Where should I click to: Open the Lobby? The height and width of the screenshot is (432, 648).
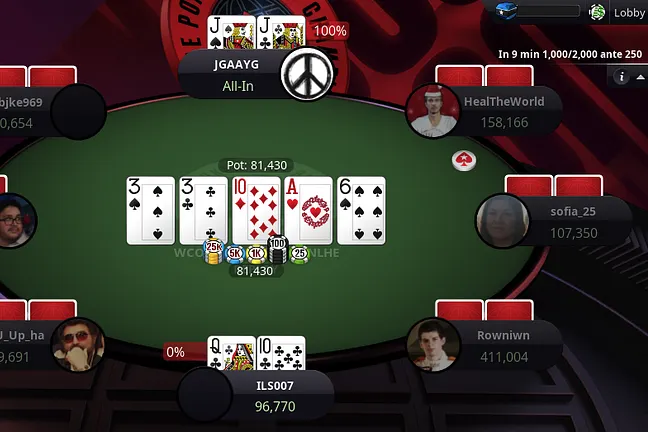point(629,13)
